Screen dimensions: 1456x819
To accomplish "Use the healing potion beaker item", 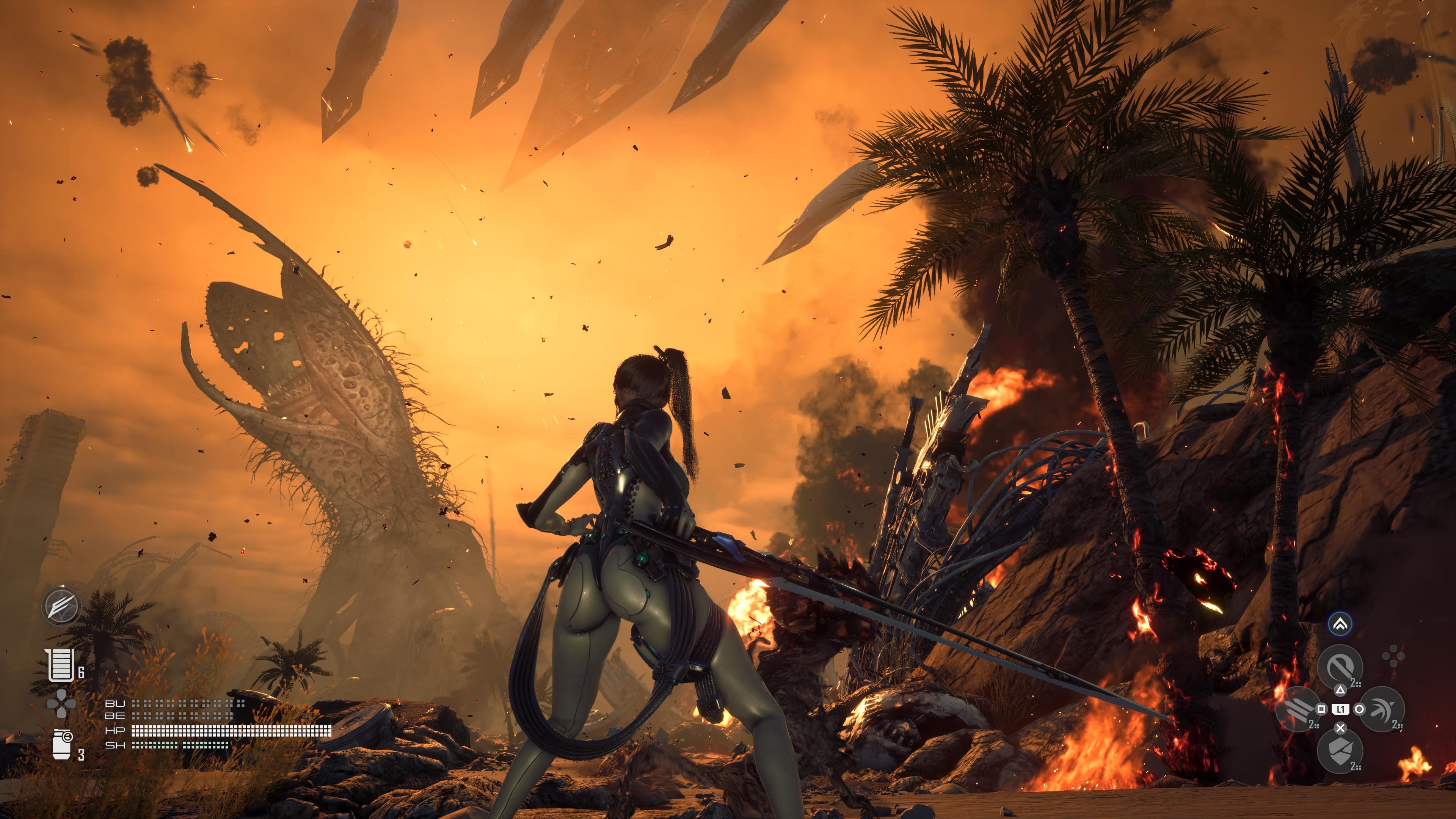I will [61, 665].
